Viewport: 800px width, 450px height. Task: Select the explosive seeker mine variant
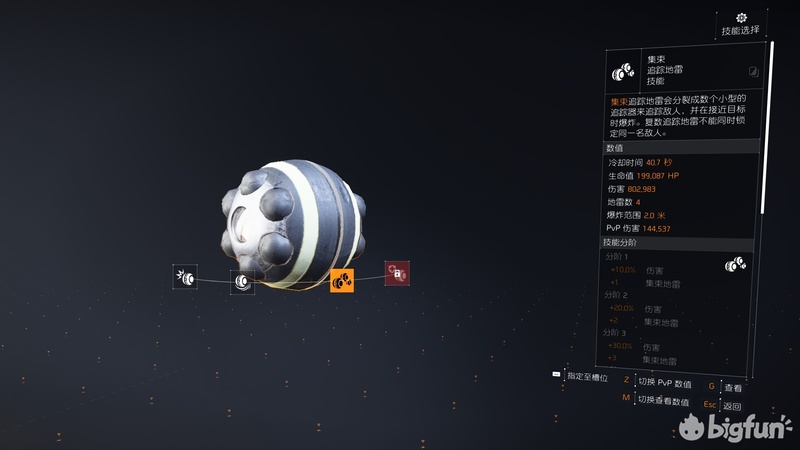point(185,276)
